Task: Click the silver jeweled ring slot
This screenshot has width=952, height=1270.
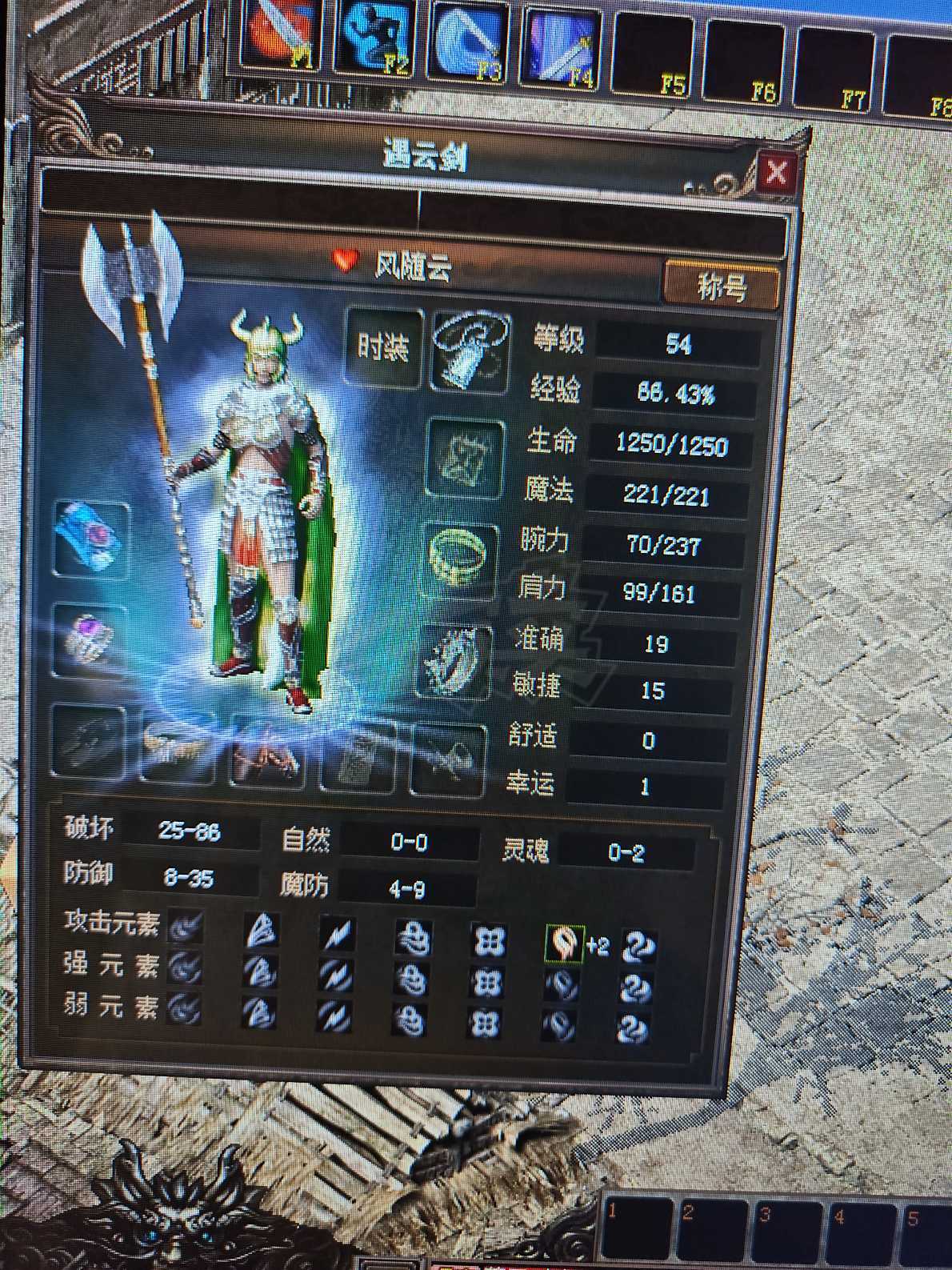Action: point(455,663)
